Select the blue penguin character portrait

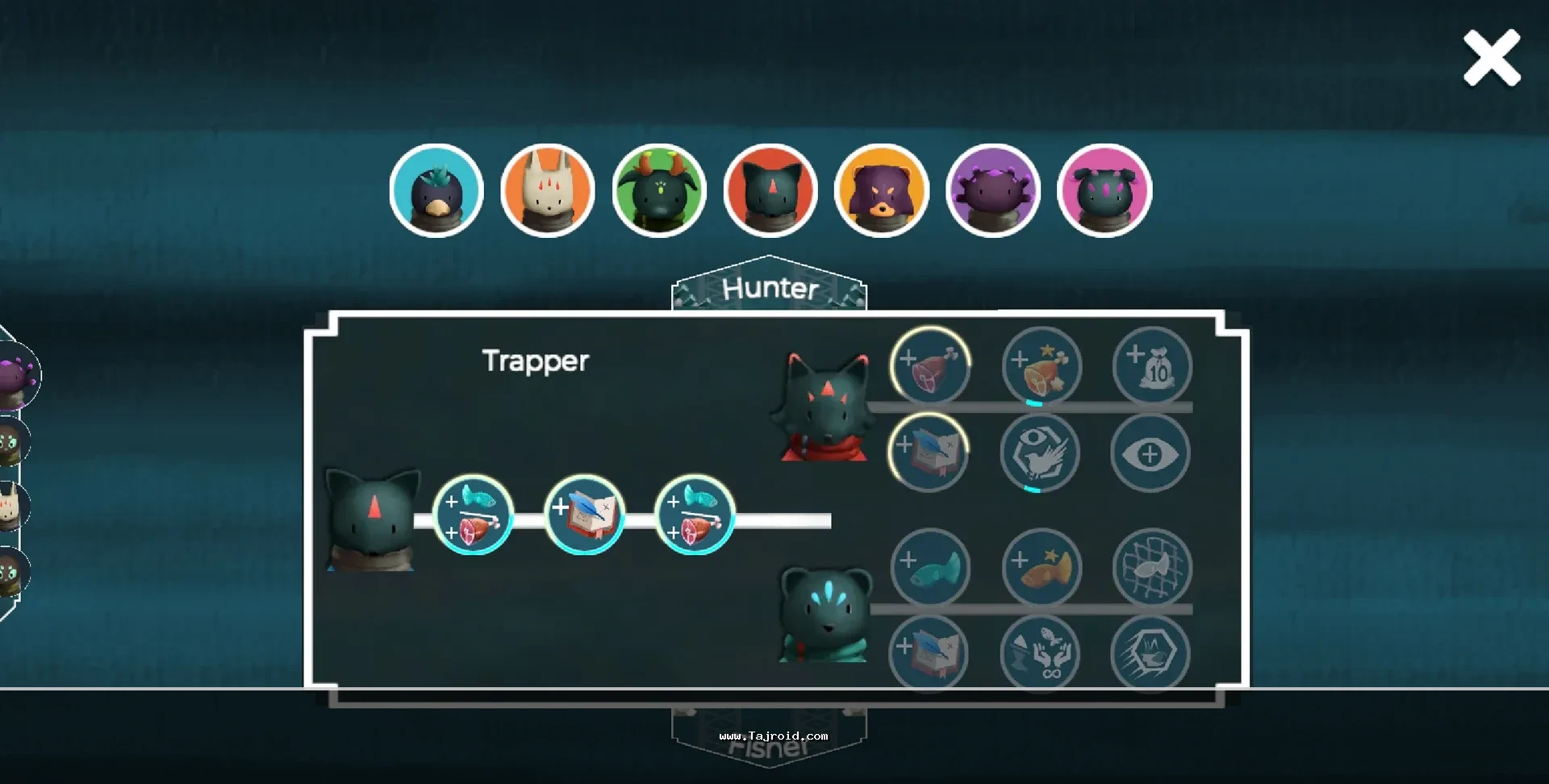pyautogui.click(x=436, y=191)
